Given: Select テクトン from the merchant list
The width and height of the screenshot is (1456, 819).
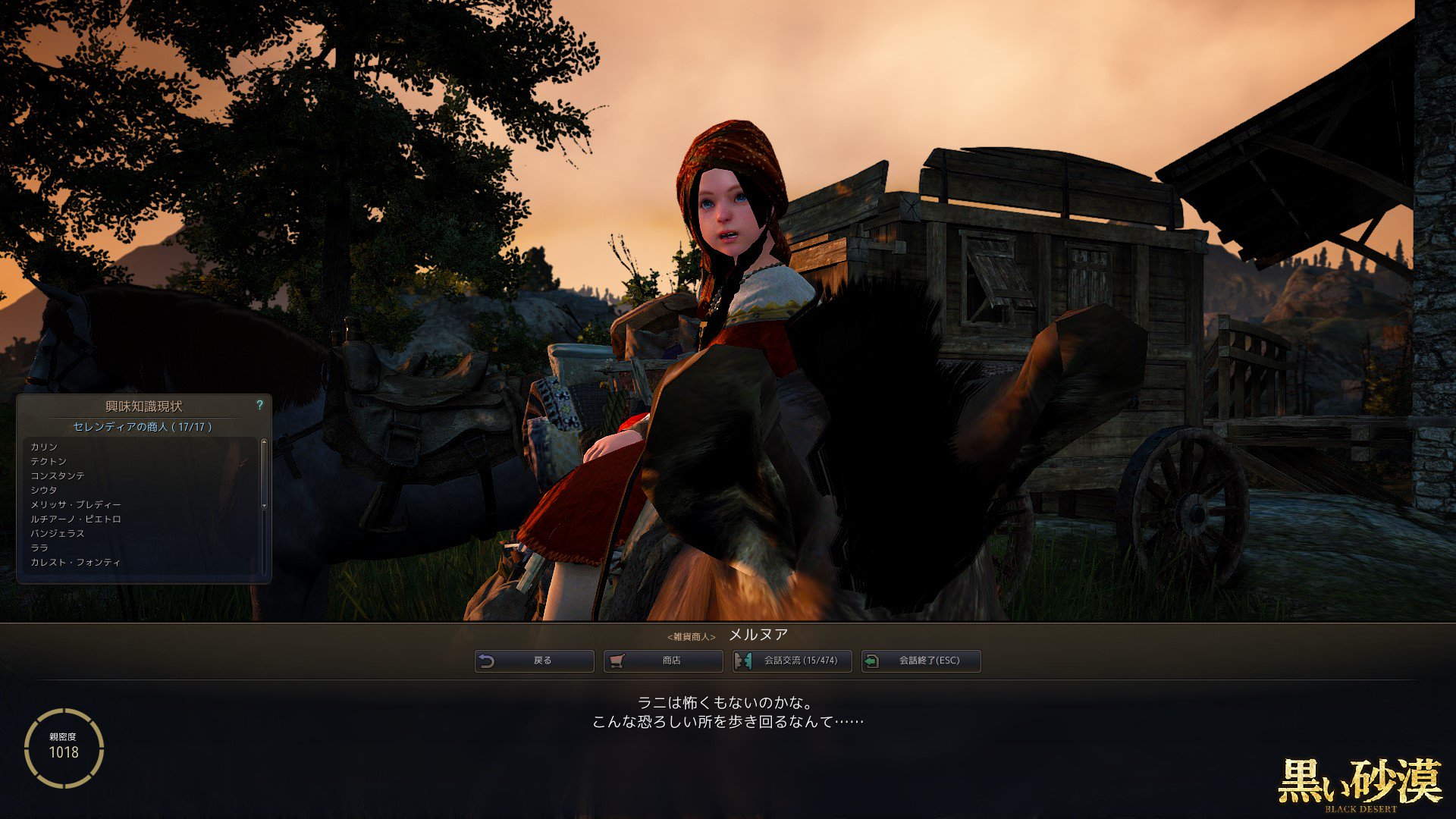Looking at the screenshot, I should (x=47, y=460).
